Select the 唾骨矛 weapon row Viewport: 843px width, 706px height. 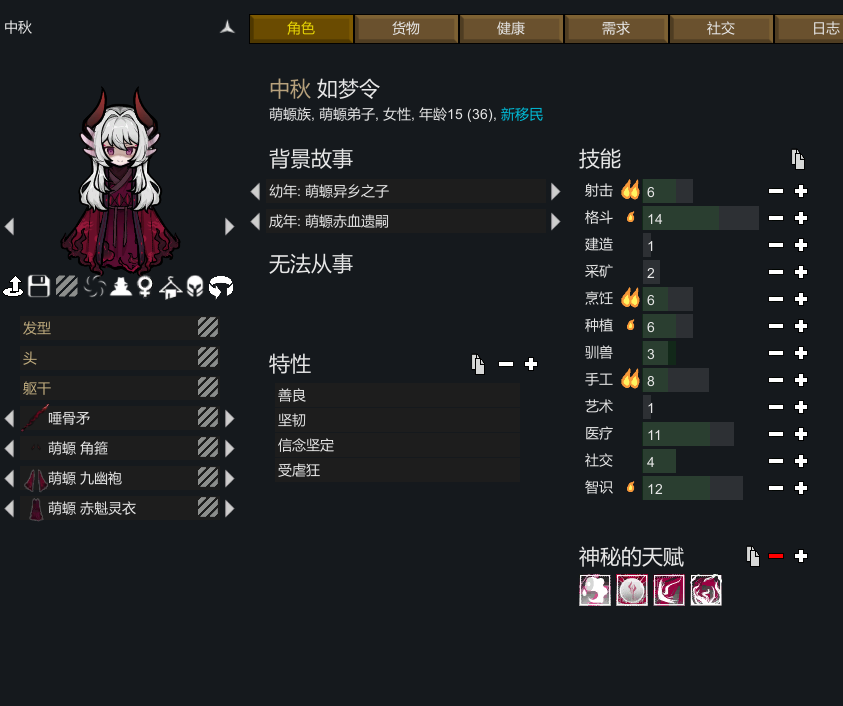click(x=110, y=418)
